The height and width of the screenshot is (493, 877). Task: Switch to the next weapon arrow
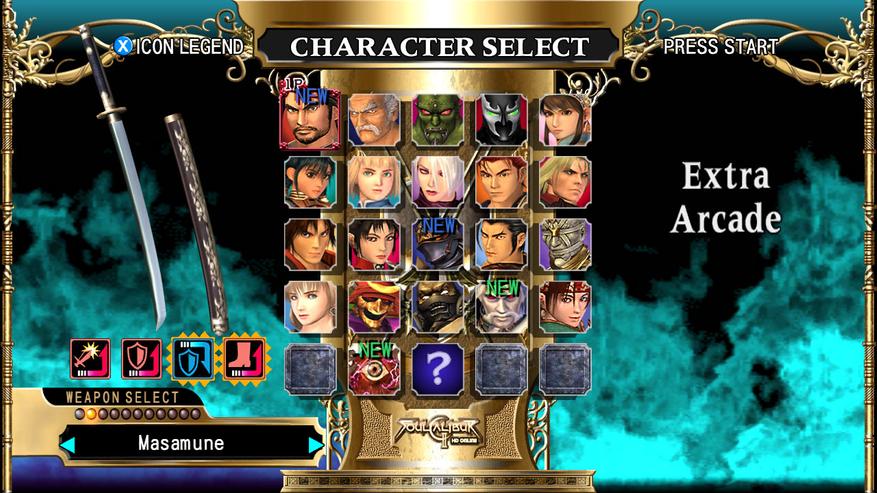tap(316, 443)
